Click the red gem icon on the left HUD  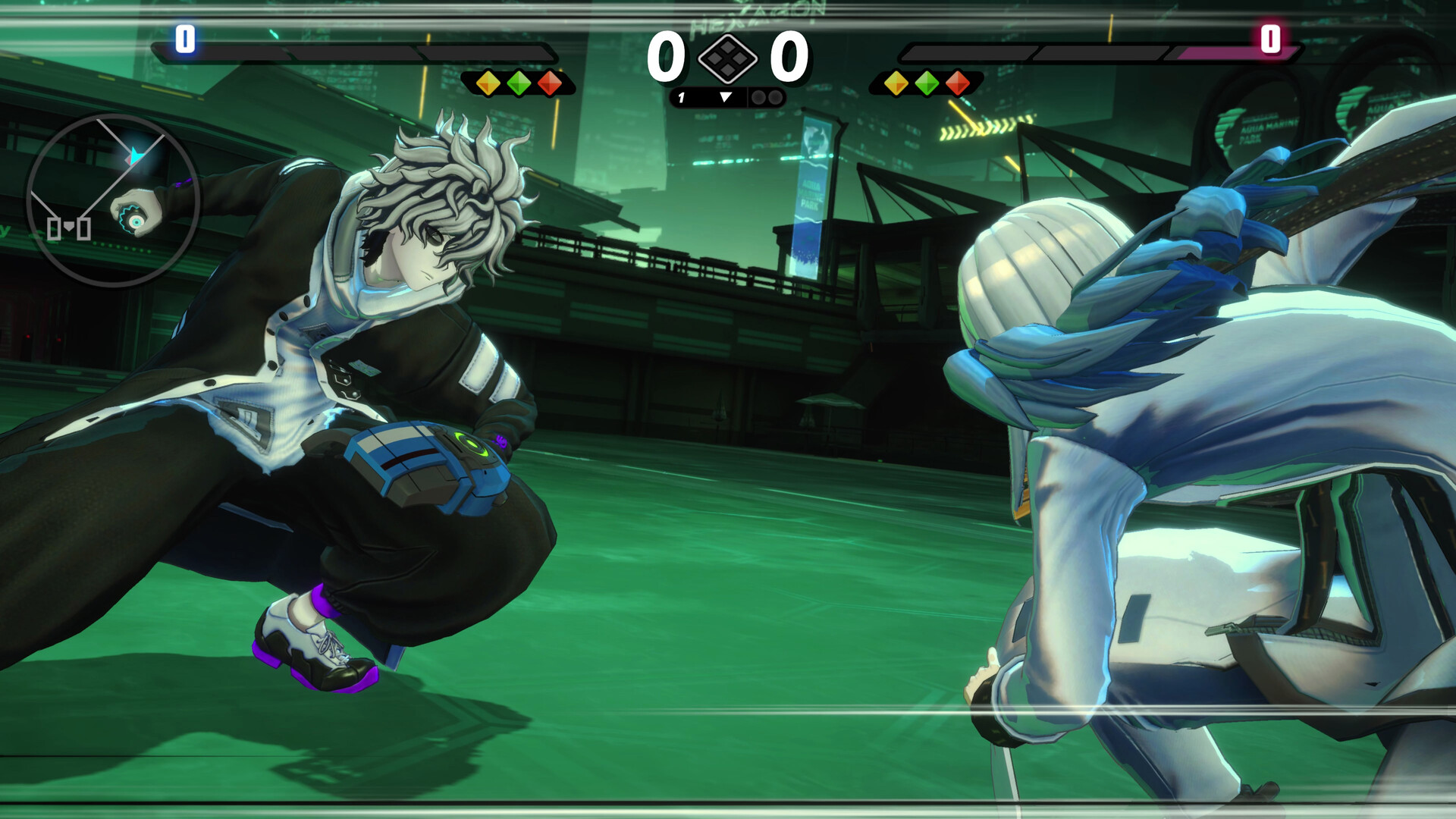tap(549, 83)
